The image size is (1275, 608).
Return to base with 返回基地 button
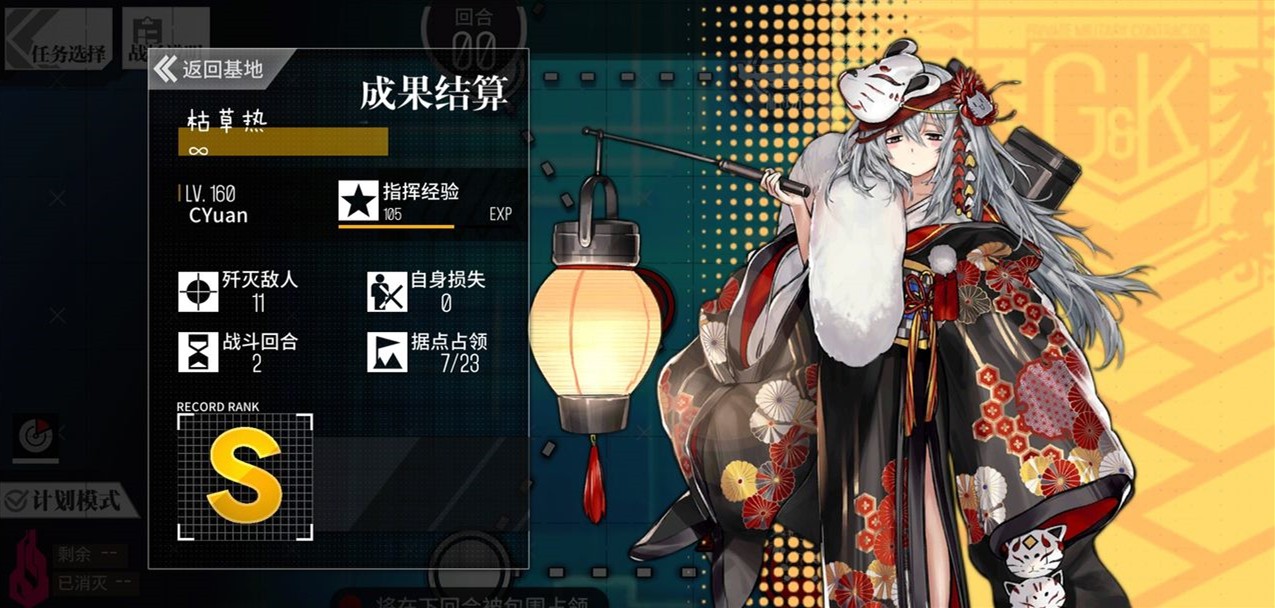[209, 69]
